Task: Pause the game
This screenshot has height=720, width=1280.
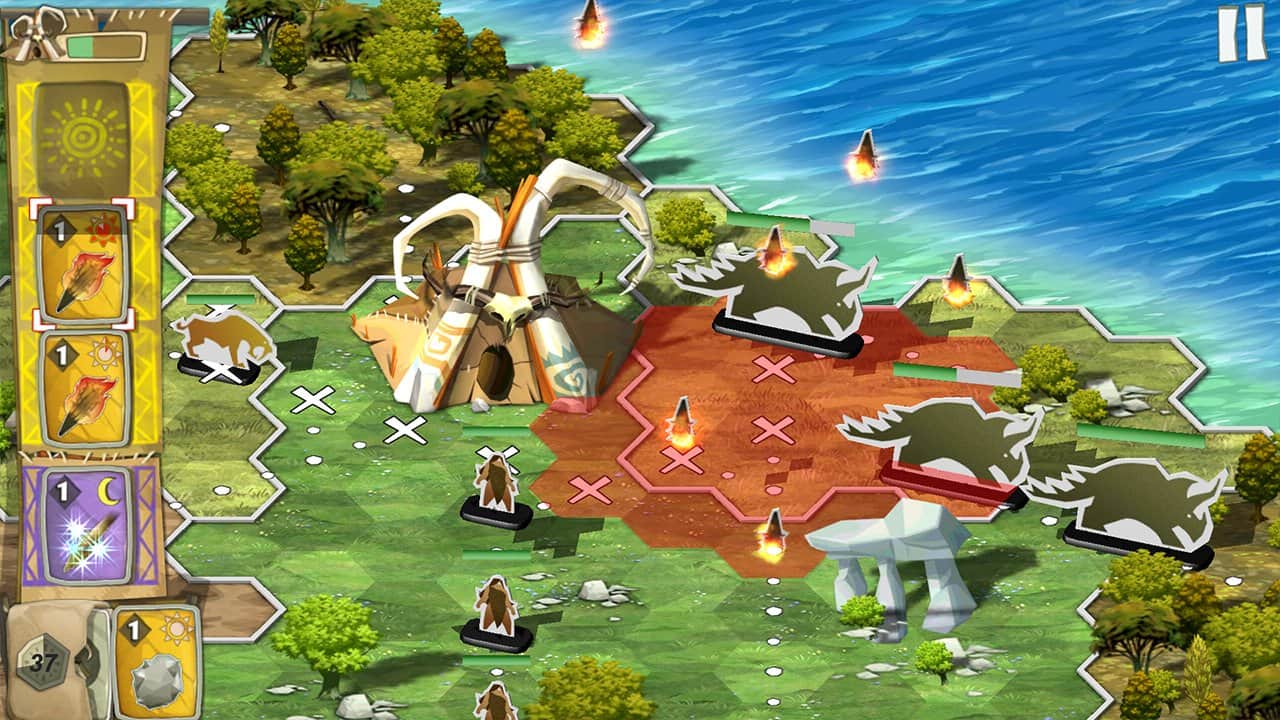Action: click(x=1241, y=33)
